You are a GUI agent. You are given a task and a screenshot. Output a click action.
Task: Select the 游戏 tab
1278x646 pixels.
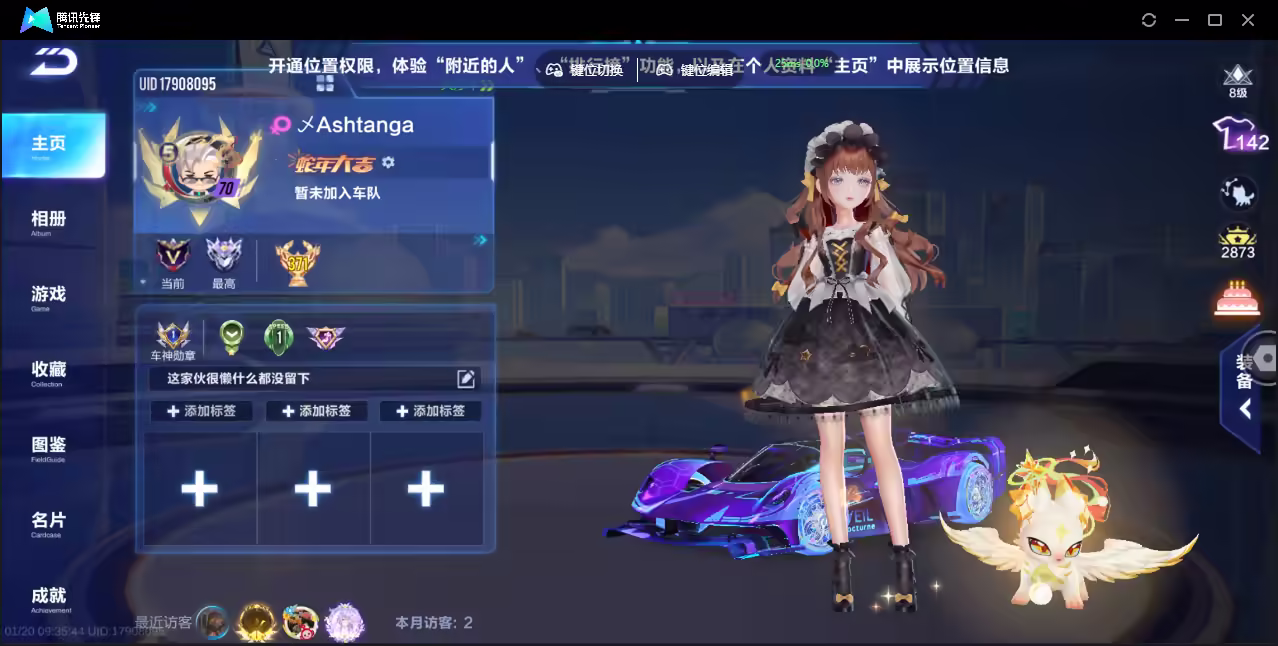point(49,295)
